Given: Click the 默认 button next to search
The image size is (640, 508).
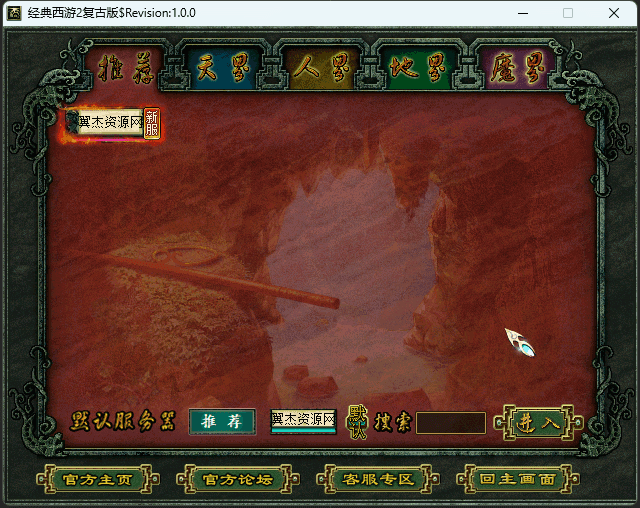Looking at the screenshot, I should click(x=357, y=422).
